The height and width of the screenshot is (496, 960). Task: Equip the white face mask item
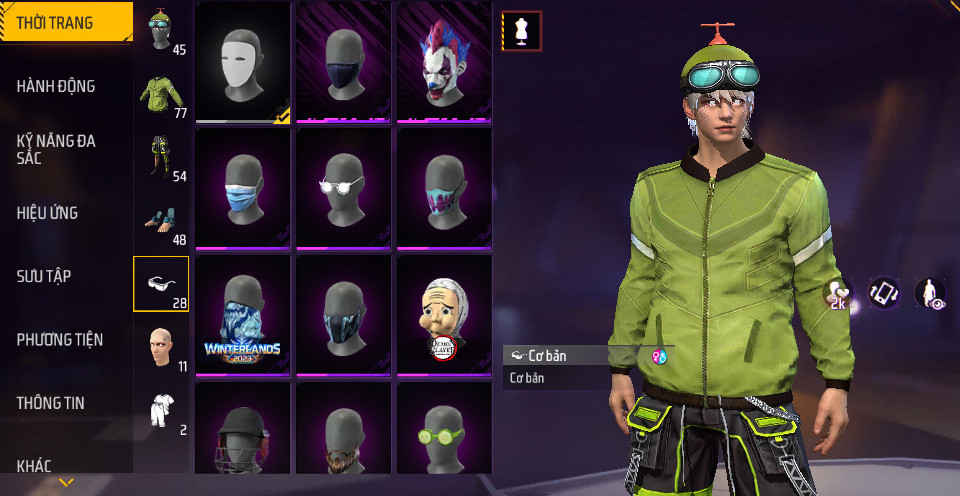tap(243, 62)
